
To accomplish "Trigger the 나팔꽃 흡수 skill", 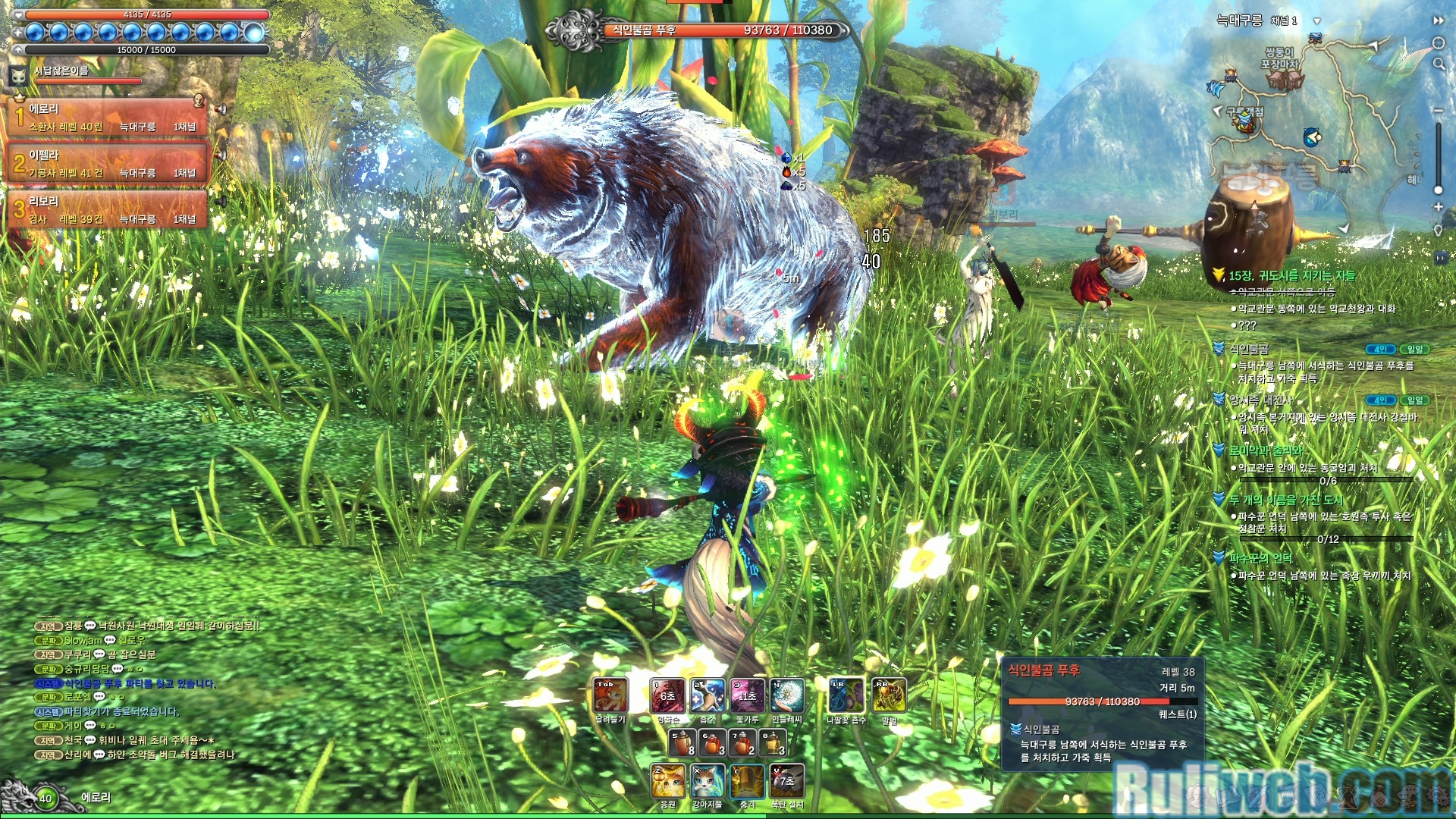I will [x=846, y=695].
